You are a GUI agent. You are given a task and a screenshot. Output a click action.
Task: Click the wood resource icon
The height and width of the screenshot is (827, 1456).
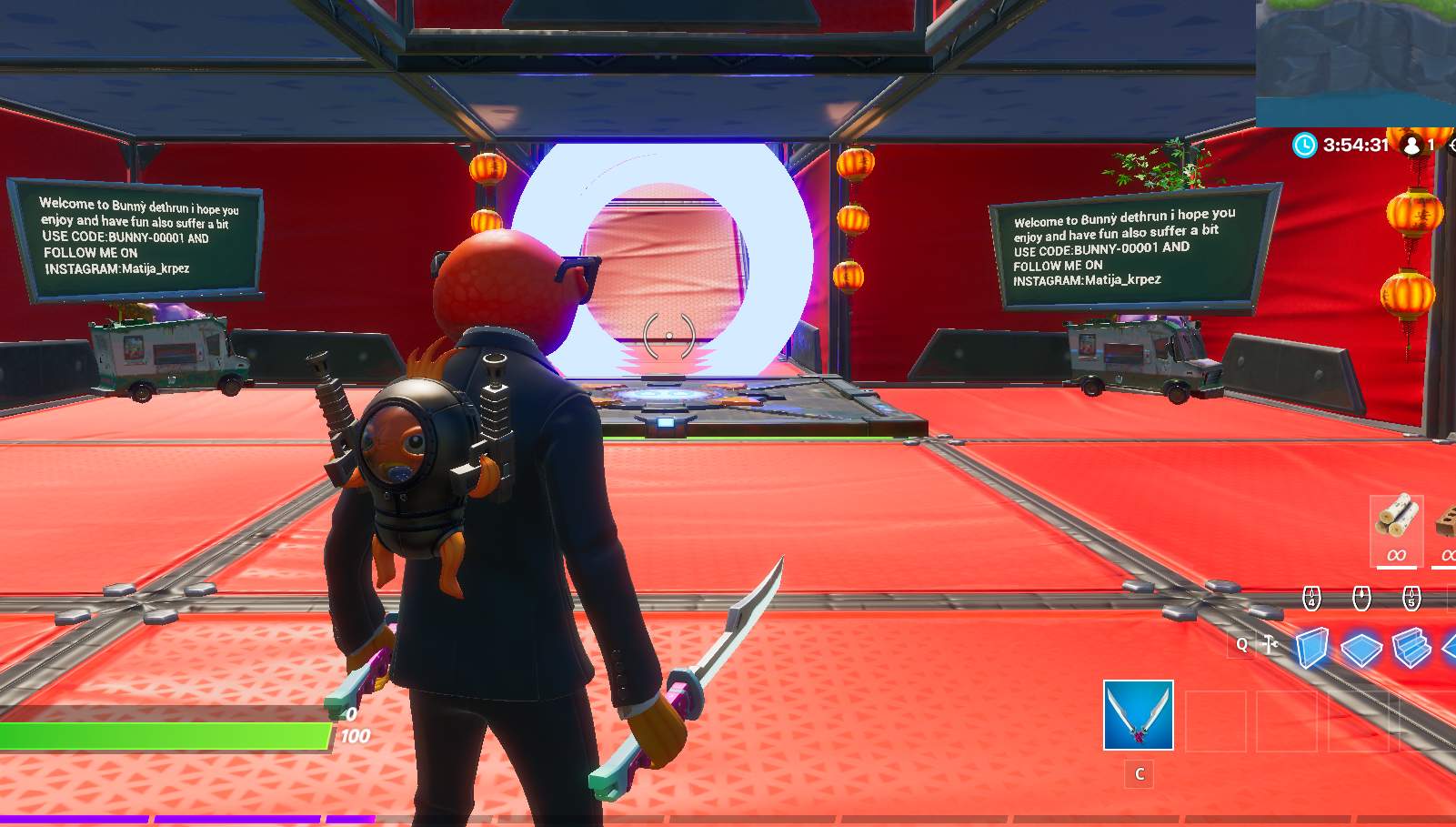(1396, 519)
